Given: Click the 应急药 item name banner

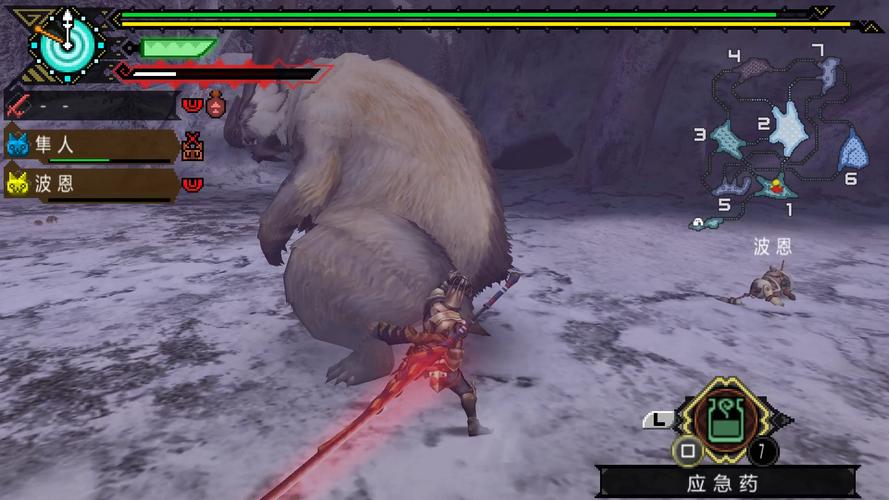Looking at the screenshot, I should 724,483.
